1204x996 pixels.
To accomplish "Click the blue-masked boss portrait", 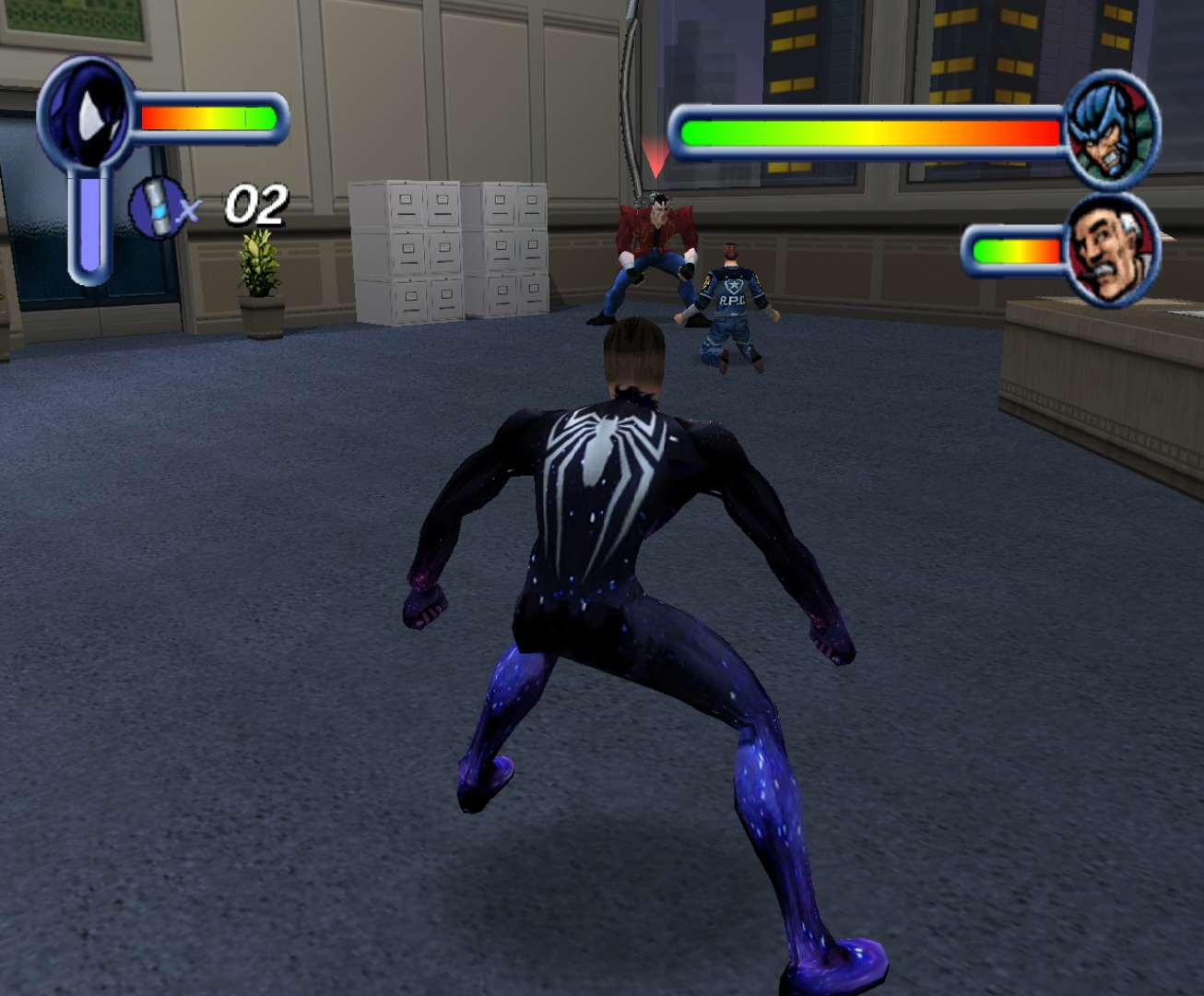I will tap(1112, 131).
